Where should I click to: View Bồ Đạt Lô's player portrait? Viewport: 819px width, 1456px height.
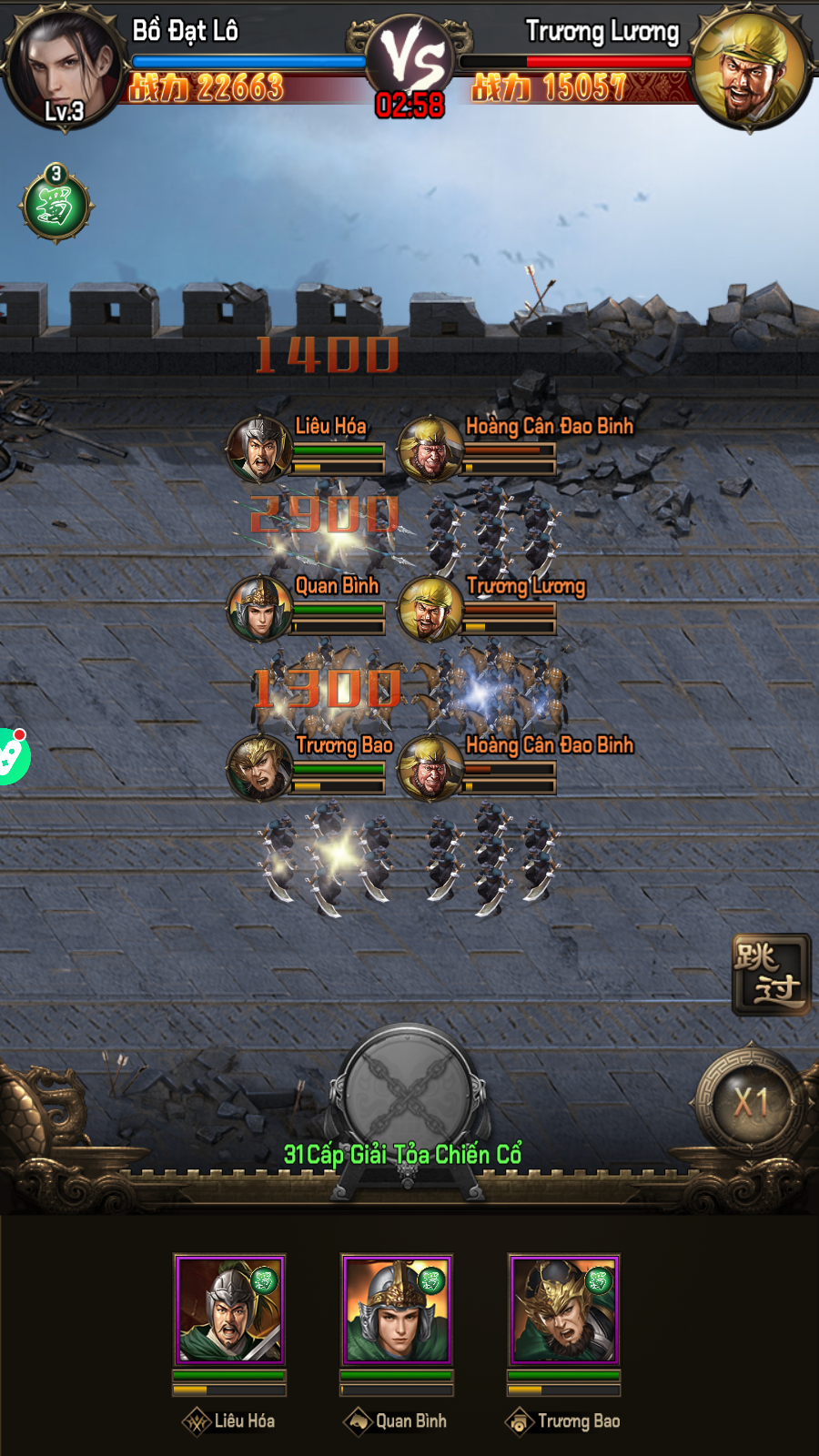[x=63, y=68]
